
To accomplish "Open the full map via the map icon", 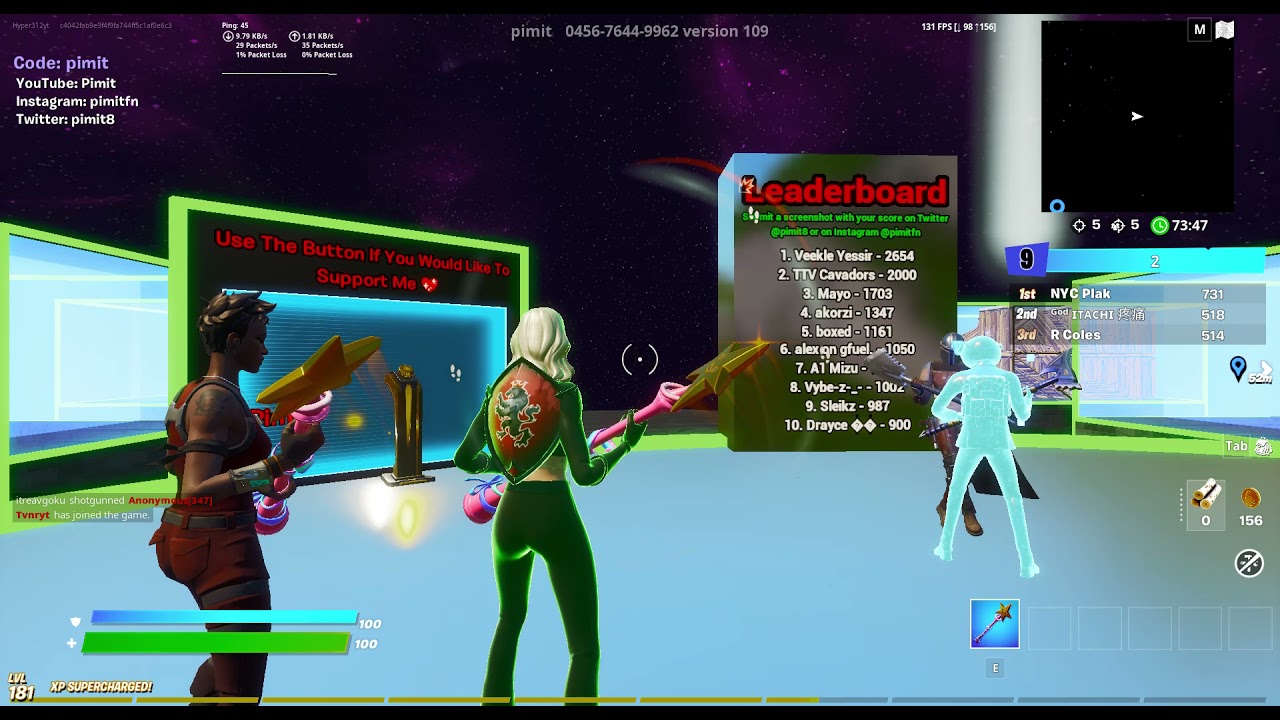I will pos(1225,30).
